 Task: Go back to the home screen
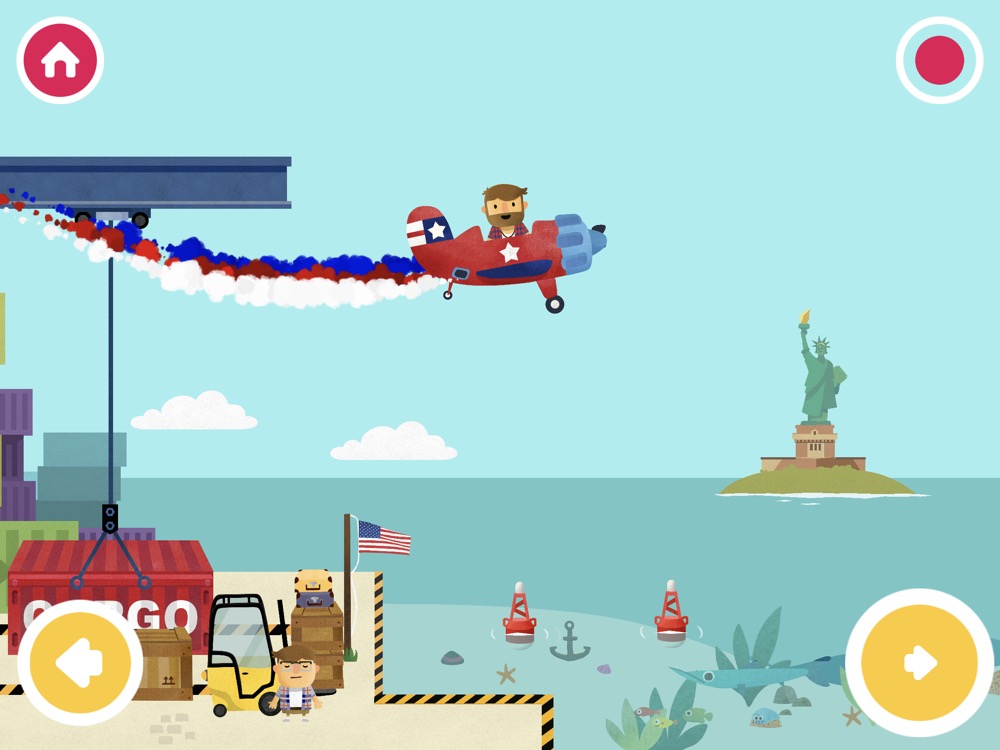pos(60,60)
